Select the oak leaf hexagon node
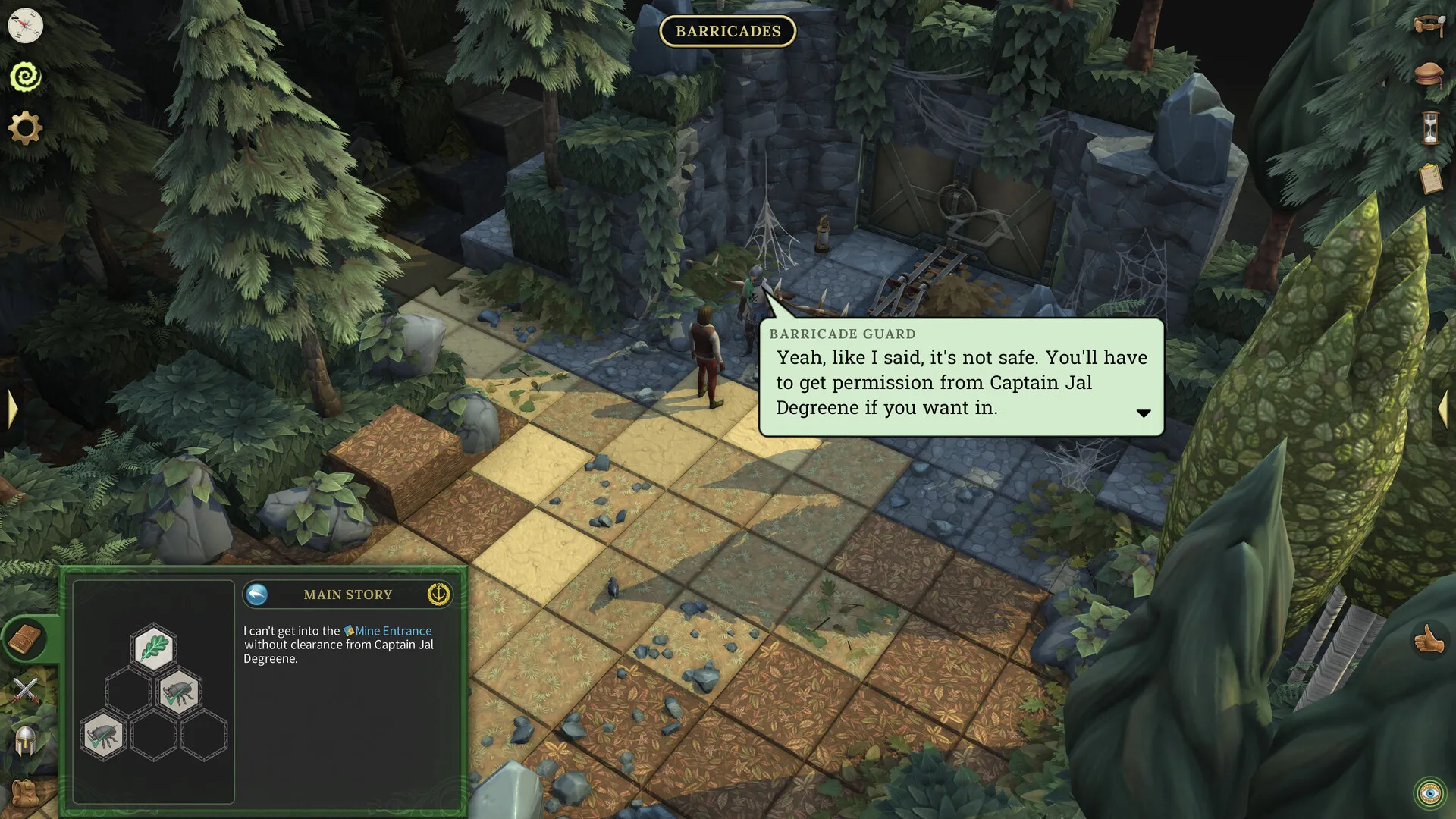The height and width of the screenshot is (819, 1456). tap(154, 648)
